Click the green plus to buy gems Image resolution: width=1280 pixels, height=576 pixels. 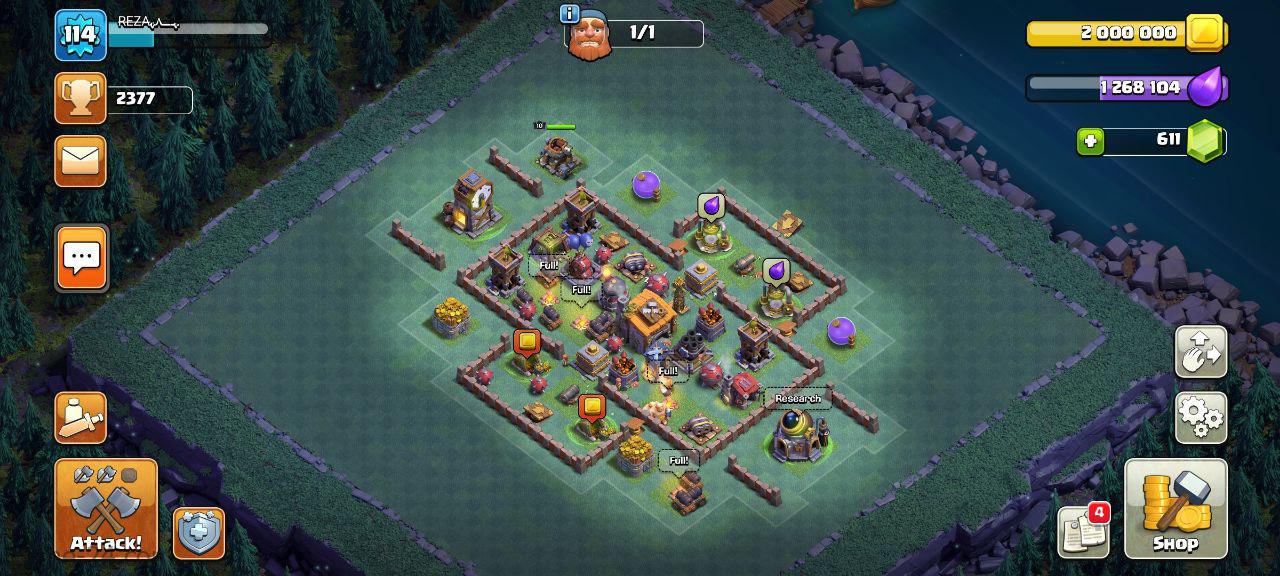(x=1091, y=141)
